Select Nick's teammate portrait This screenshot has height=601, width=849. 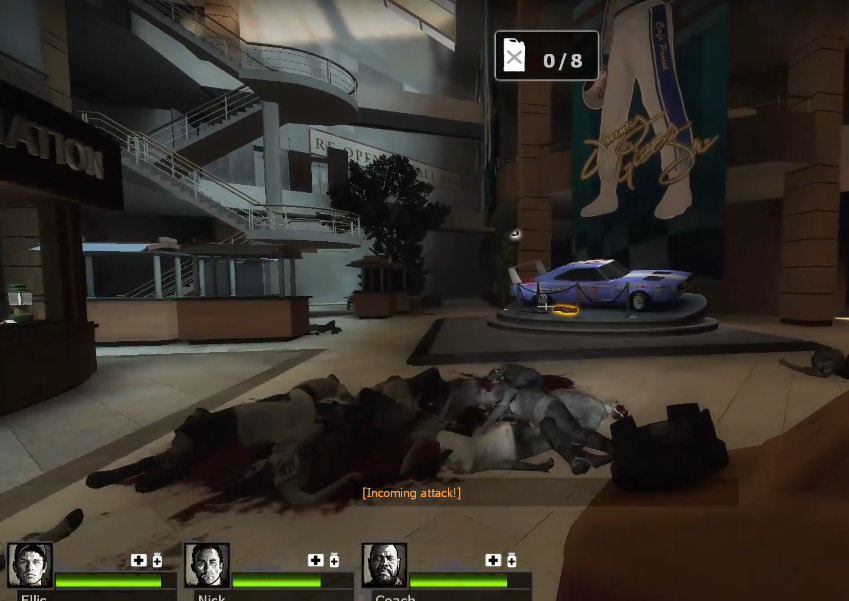pyautogui.click(x=207, y=565)
